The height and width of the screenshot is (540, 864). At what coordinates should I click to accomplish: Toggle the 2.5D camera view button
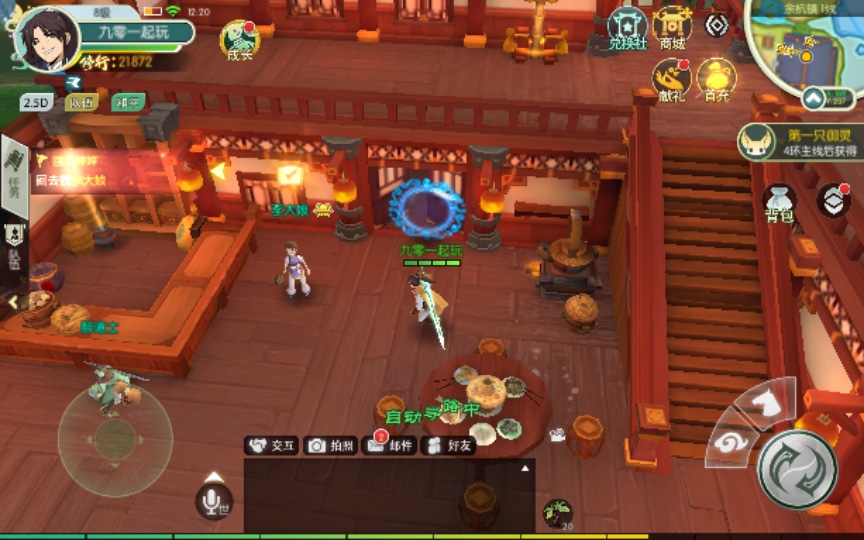coord(36,102)
